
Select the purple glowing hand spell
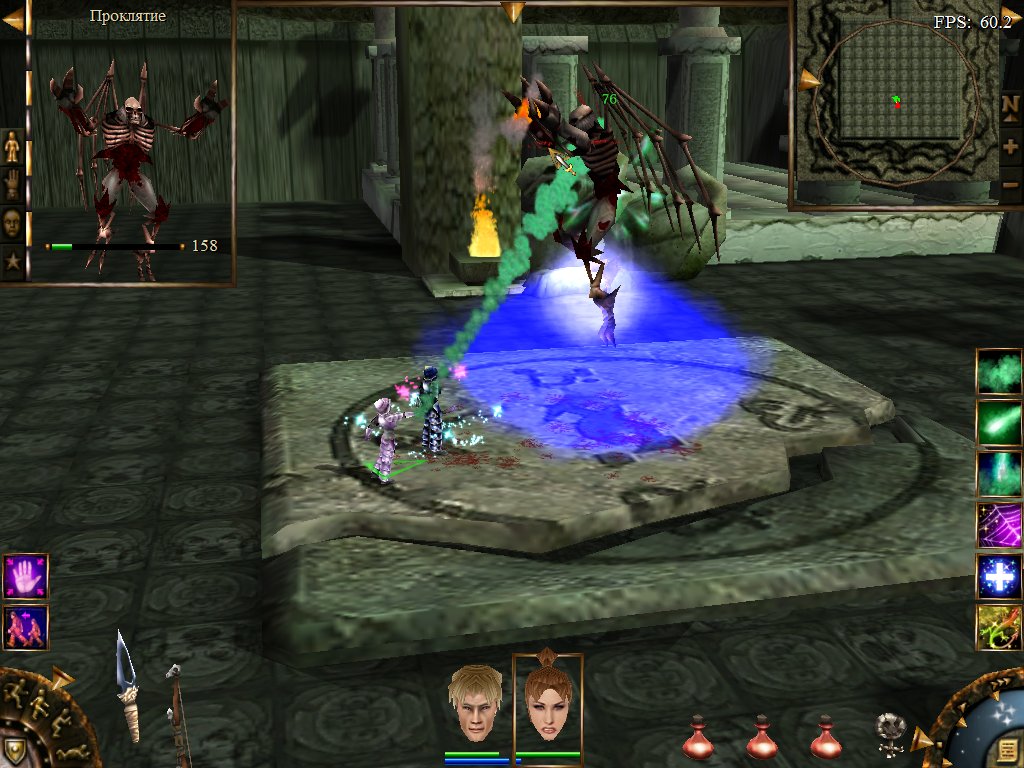(x=25, y=577)
